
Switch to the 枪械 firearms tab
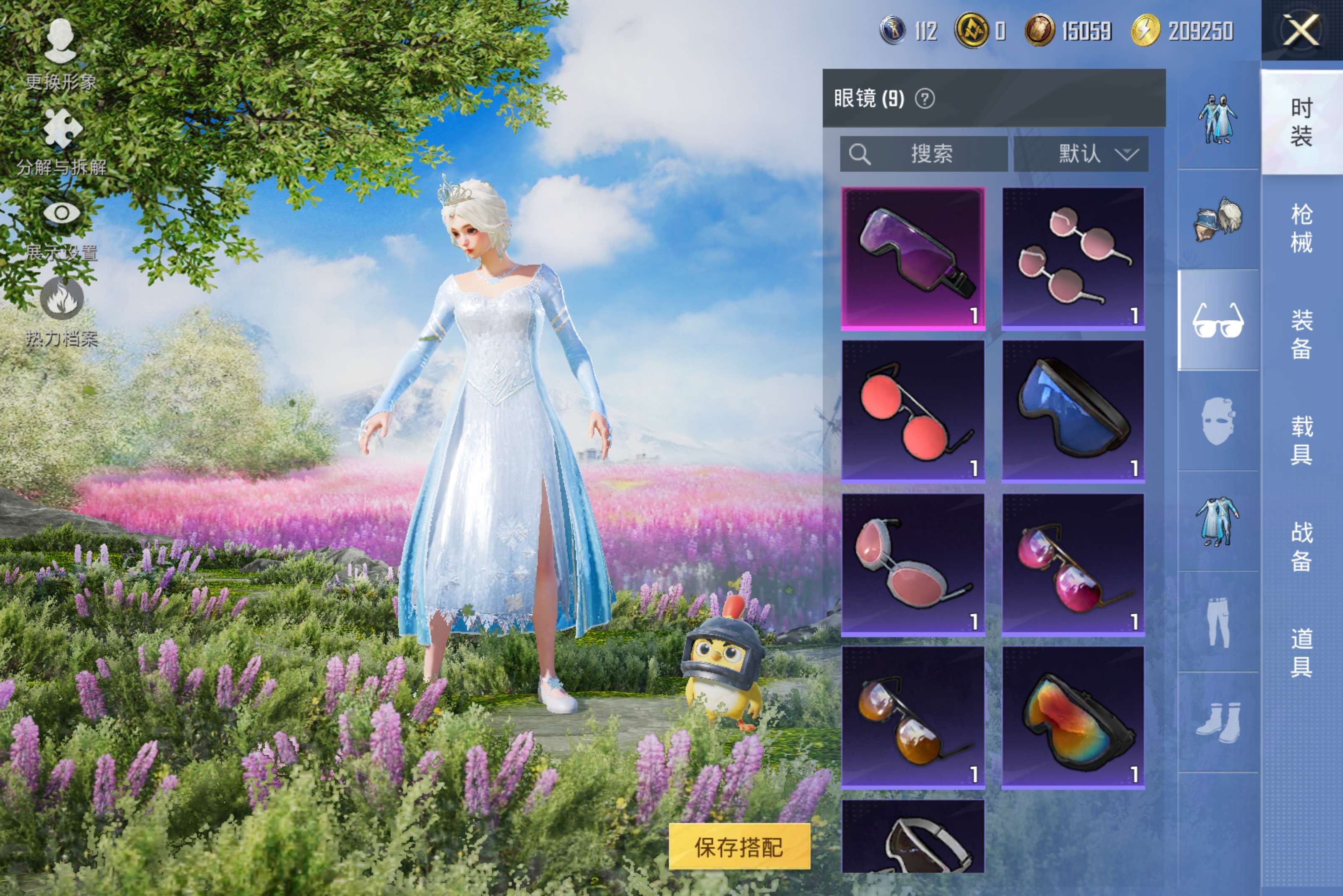[x=1301, y=228]
